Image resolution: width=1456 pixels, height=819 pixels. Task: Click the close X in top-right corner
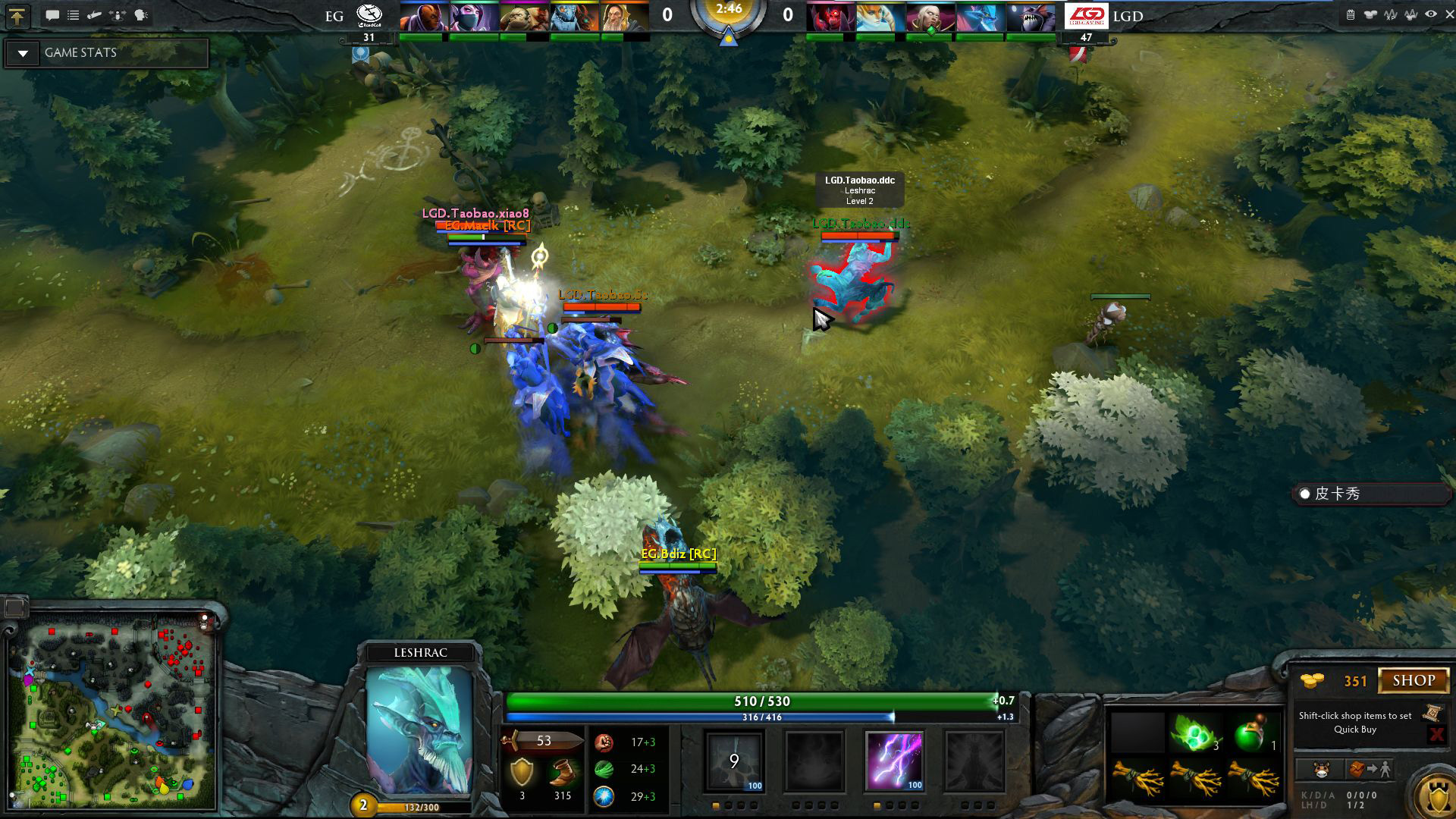tap(1449, 14)
